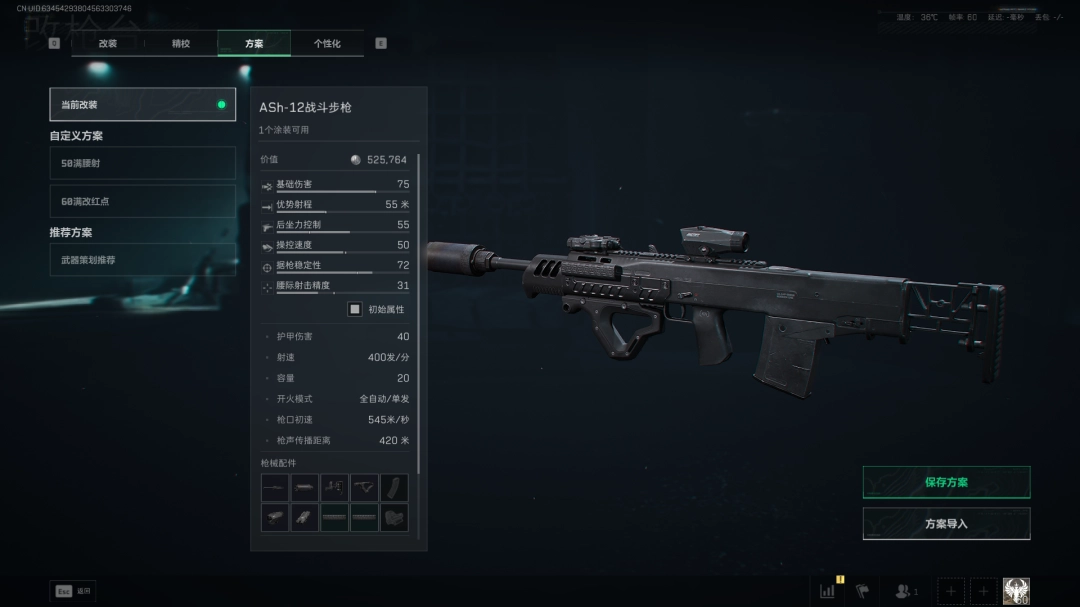The width and height of the screenshot is (1080, 607).
Task: Toggle the 初始属性 checkbox
Action: point(354,309)
